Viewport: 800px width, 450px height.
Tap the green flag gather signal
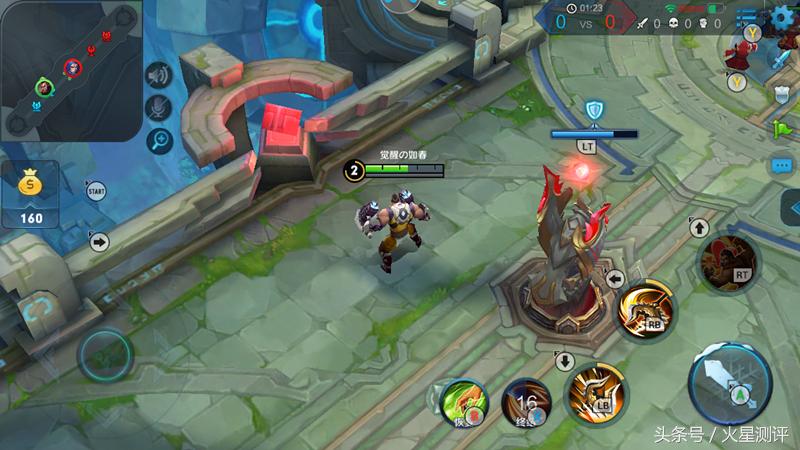pos(781,129)
